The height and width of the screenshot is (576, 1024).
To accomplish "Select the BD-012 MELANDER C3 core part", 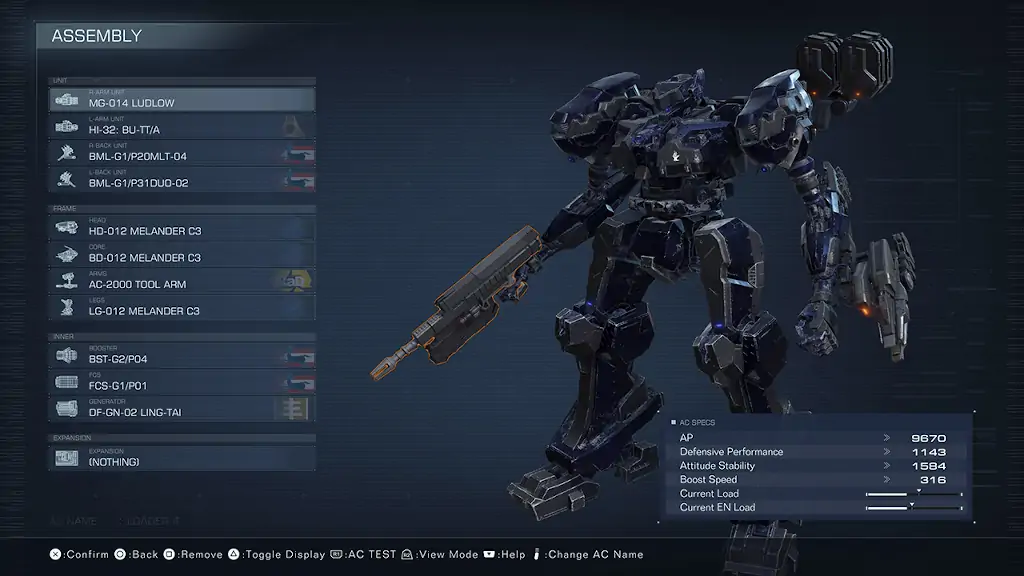I will pyautogui.click(x=182, y=256).
